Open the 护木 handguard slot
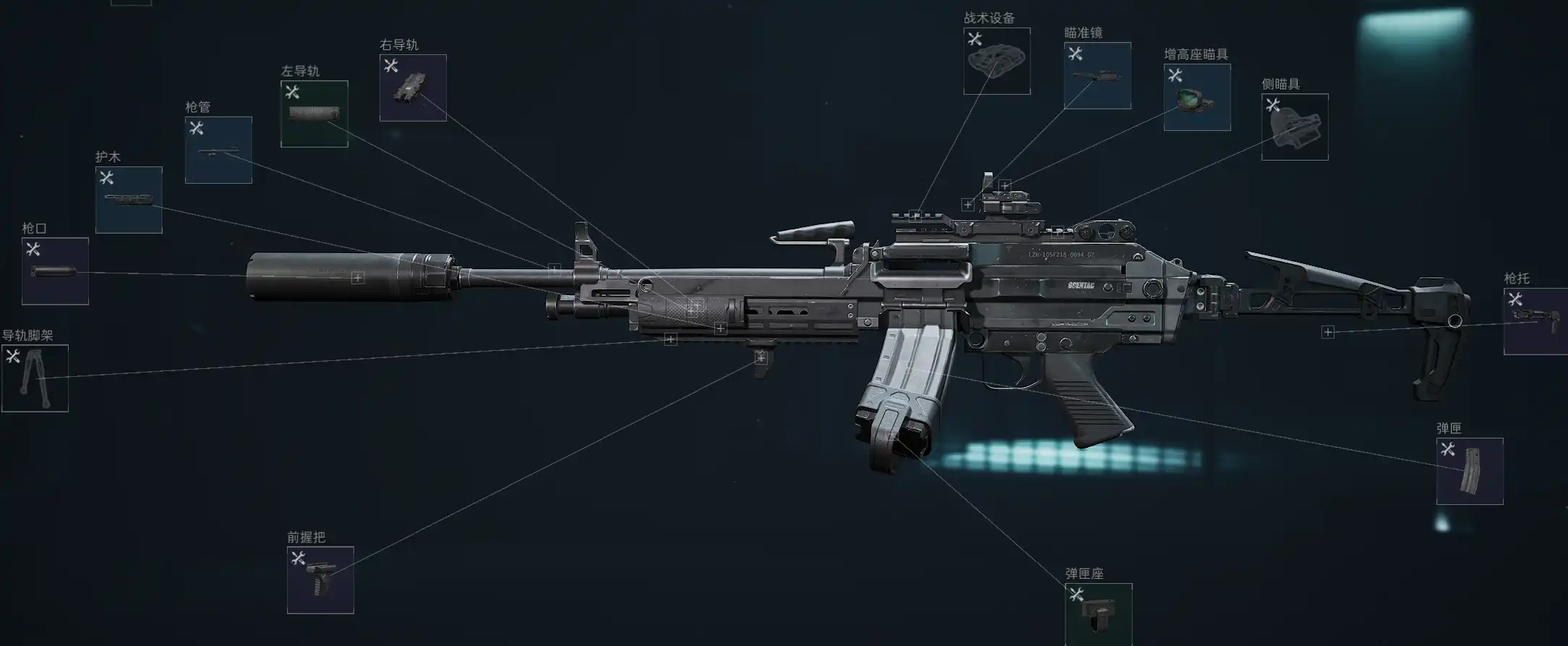Screen dimensions: 1568x646 tap(129, 200)
